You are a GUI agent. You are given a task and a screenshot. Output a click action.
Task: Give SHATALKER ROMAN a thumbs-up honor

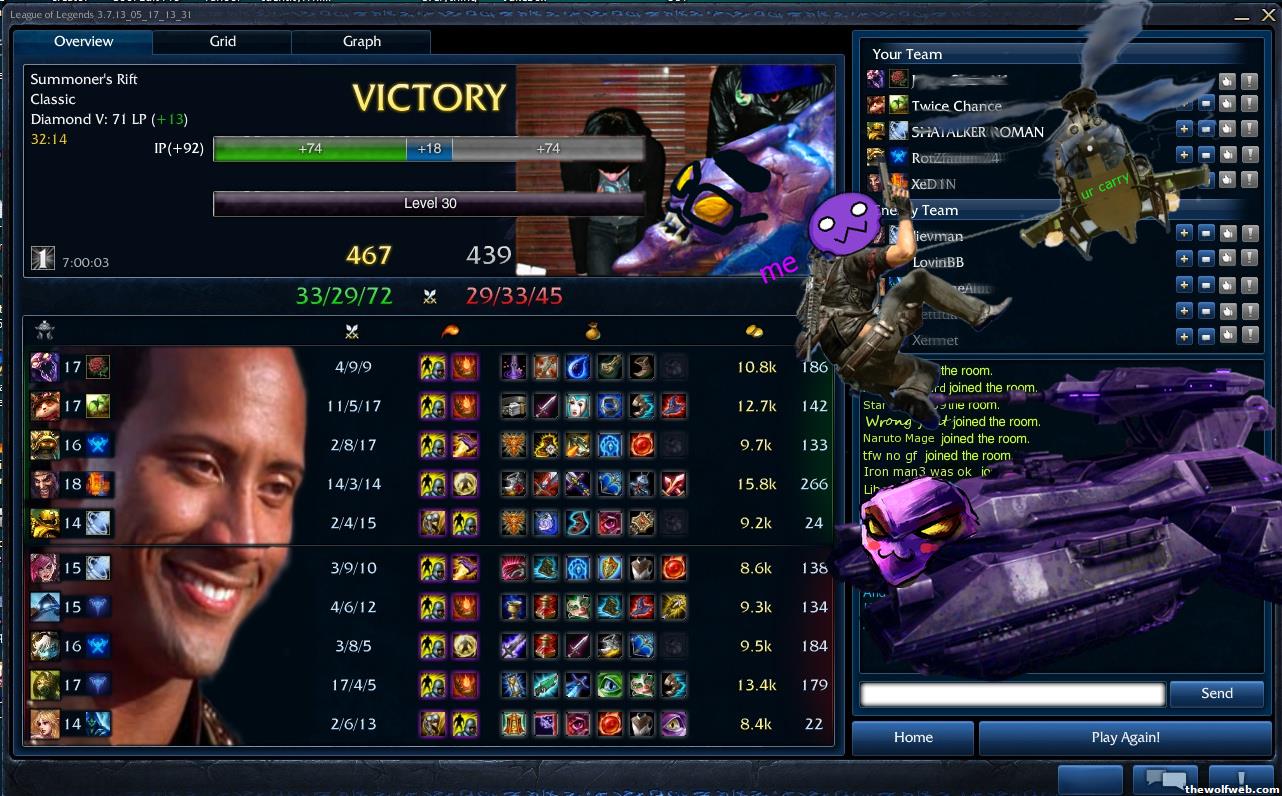[1227, 129]
